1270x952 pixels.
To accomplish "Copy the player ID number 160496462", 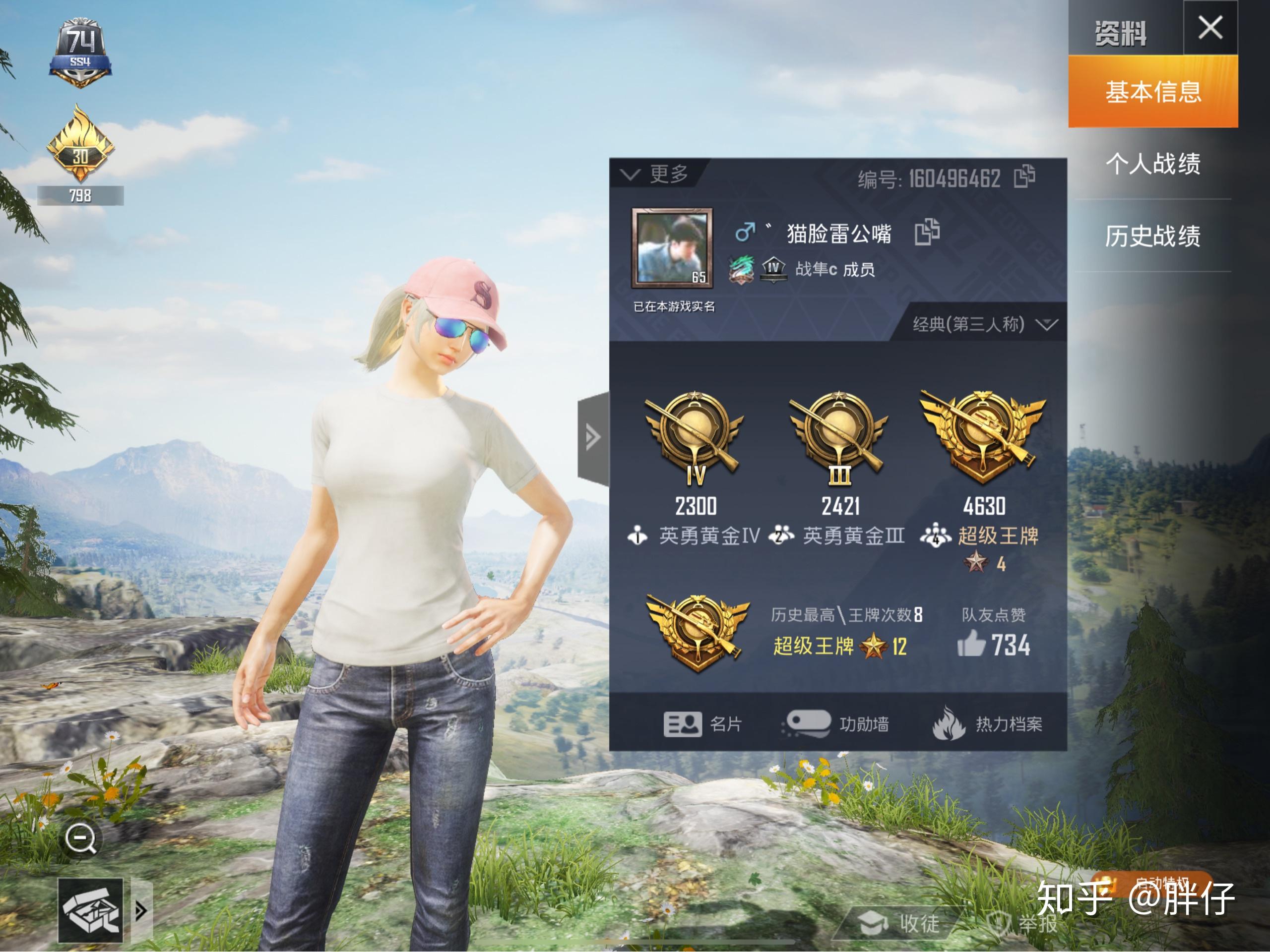I will pyautogui.click(x=1024, y=177).
